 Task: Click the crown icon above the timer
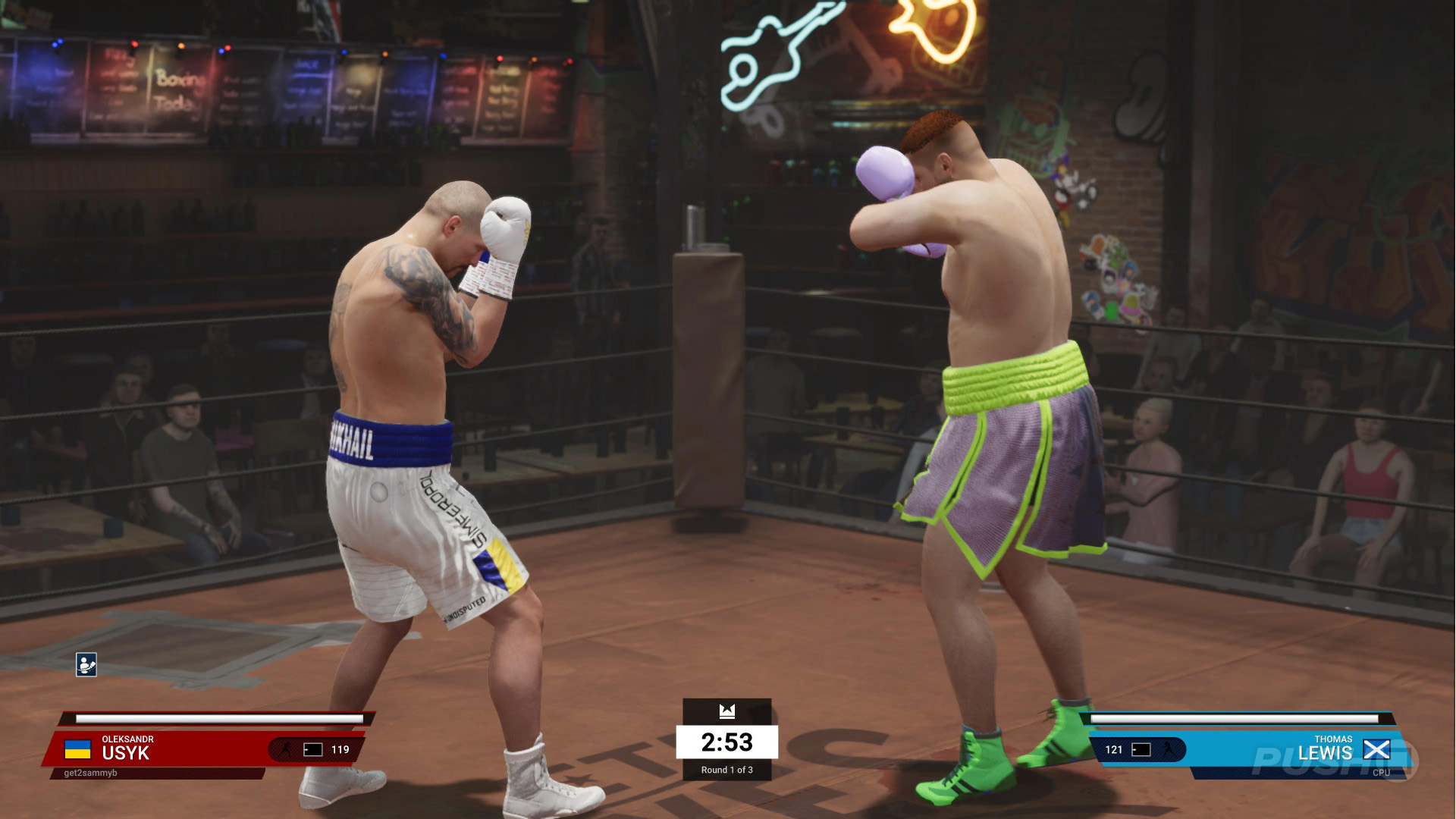[x=727, y=711]
